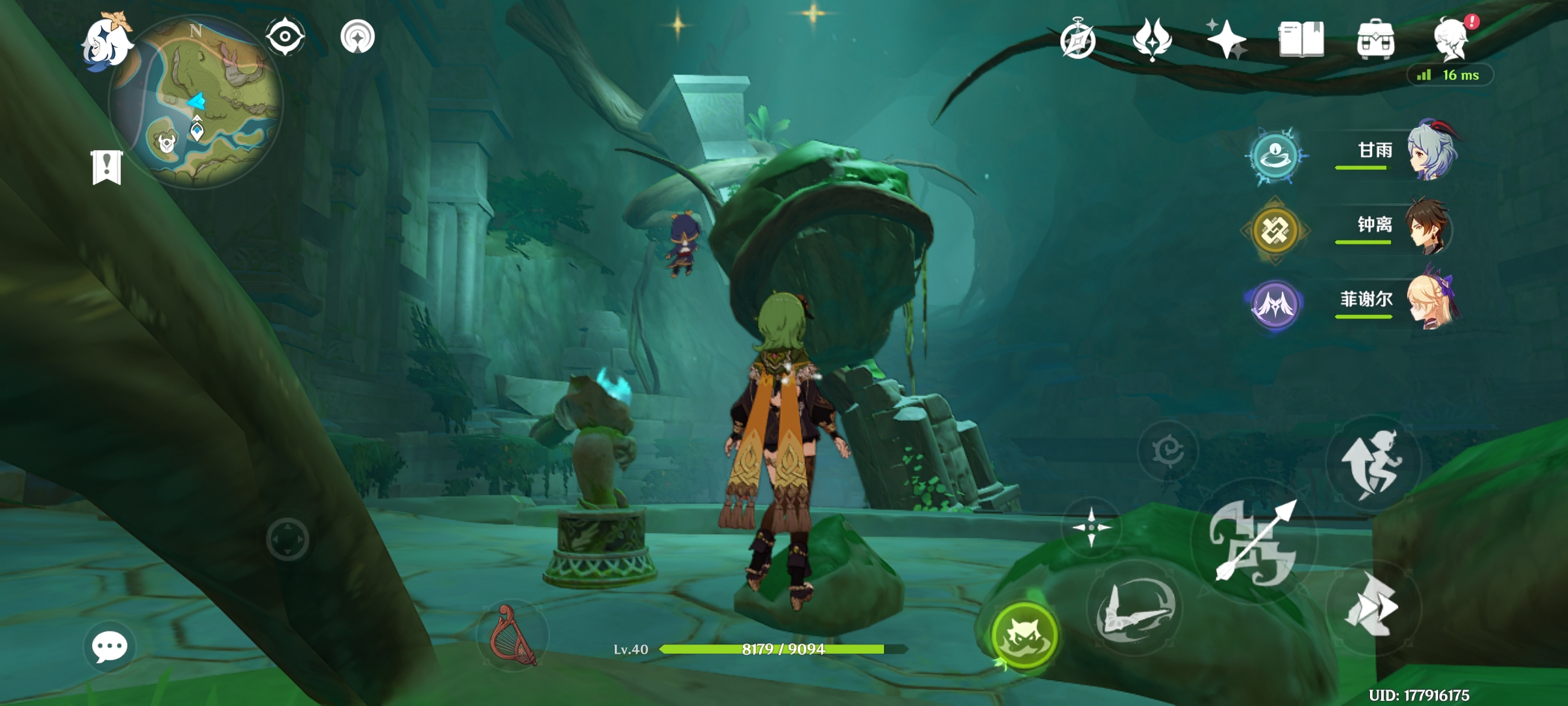This screenshot has width=1568, height=706.
Task: Toggle elemental sight eye icon
Action: point(286,36)
